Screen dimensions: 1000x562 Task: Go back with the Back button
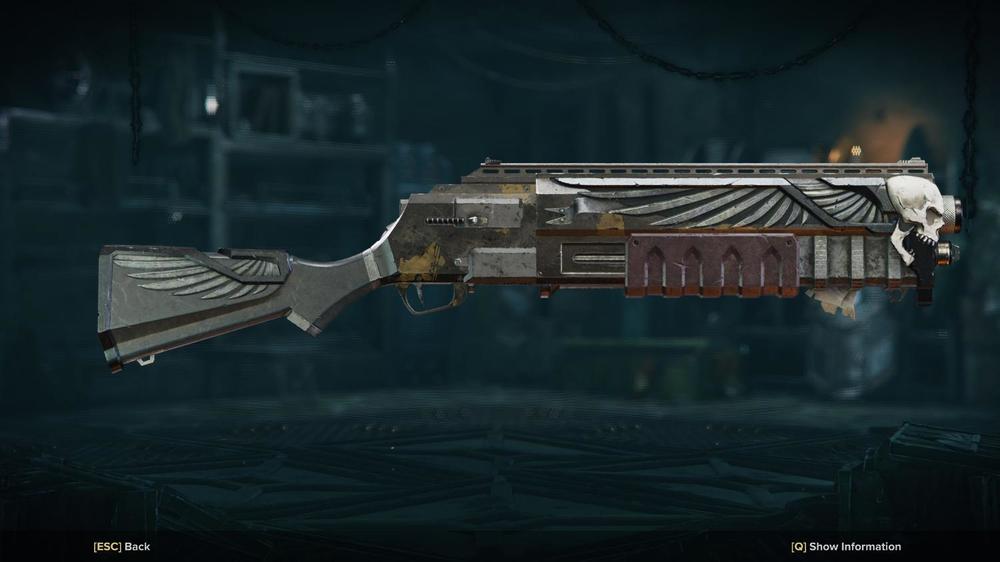[122, 547]
